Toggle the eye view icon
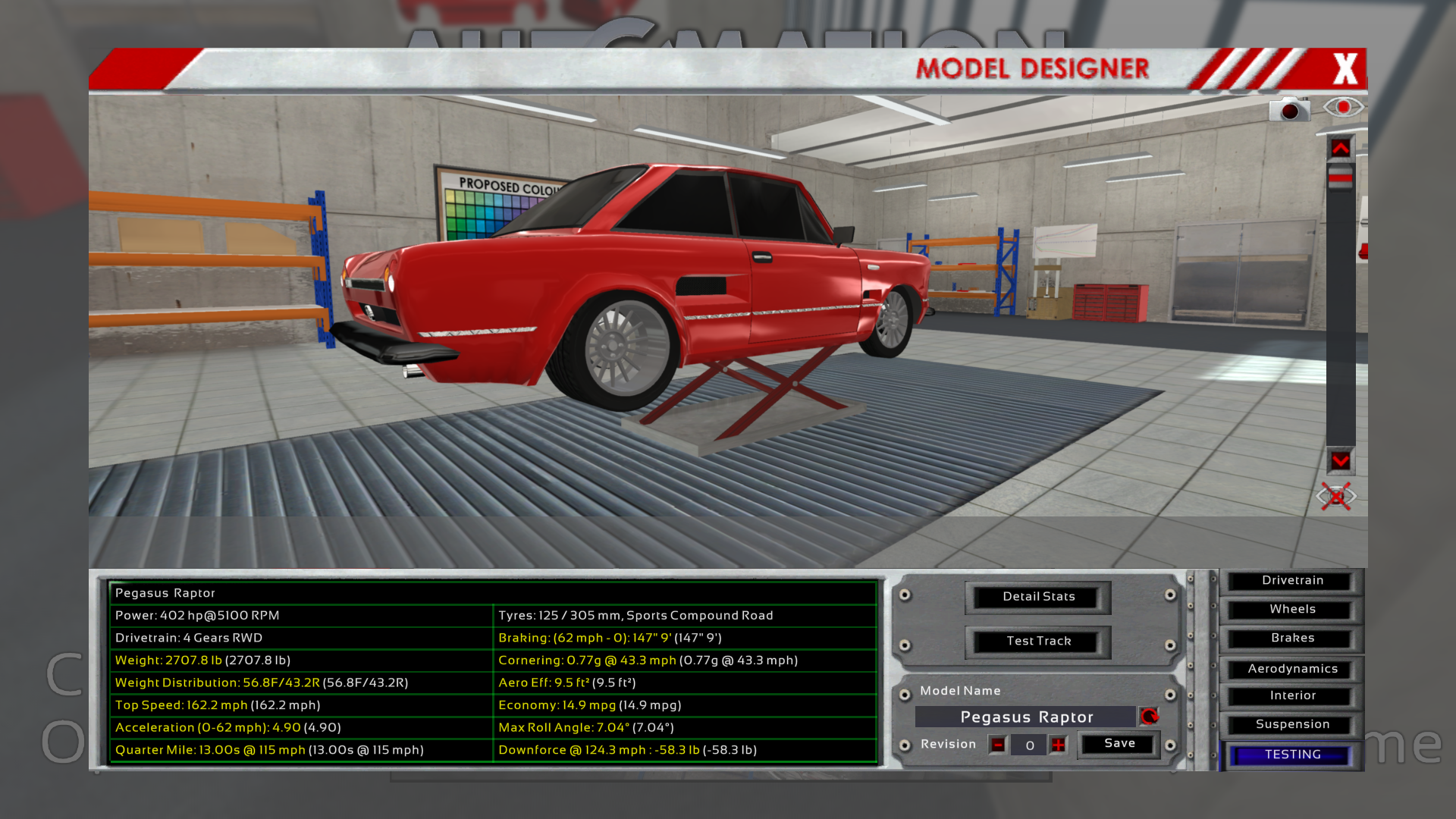 click(1343, 108)
